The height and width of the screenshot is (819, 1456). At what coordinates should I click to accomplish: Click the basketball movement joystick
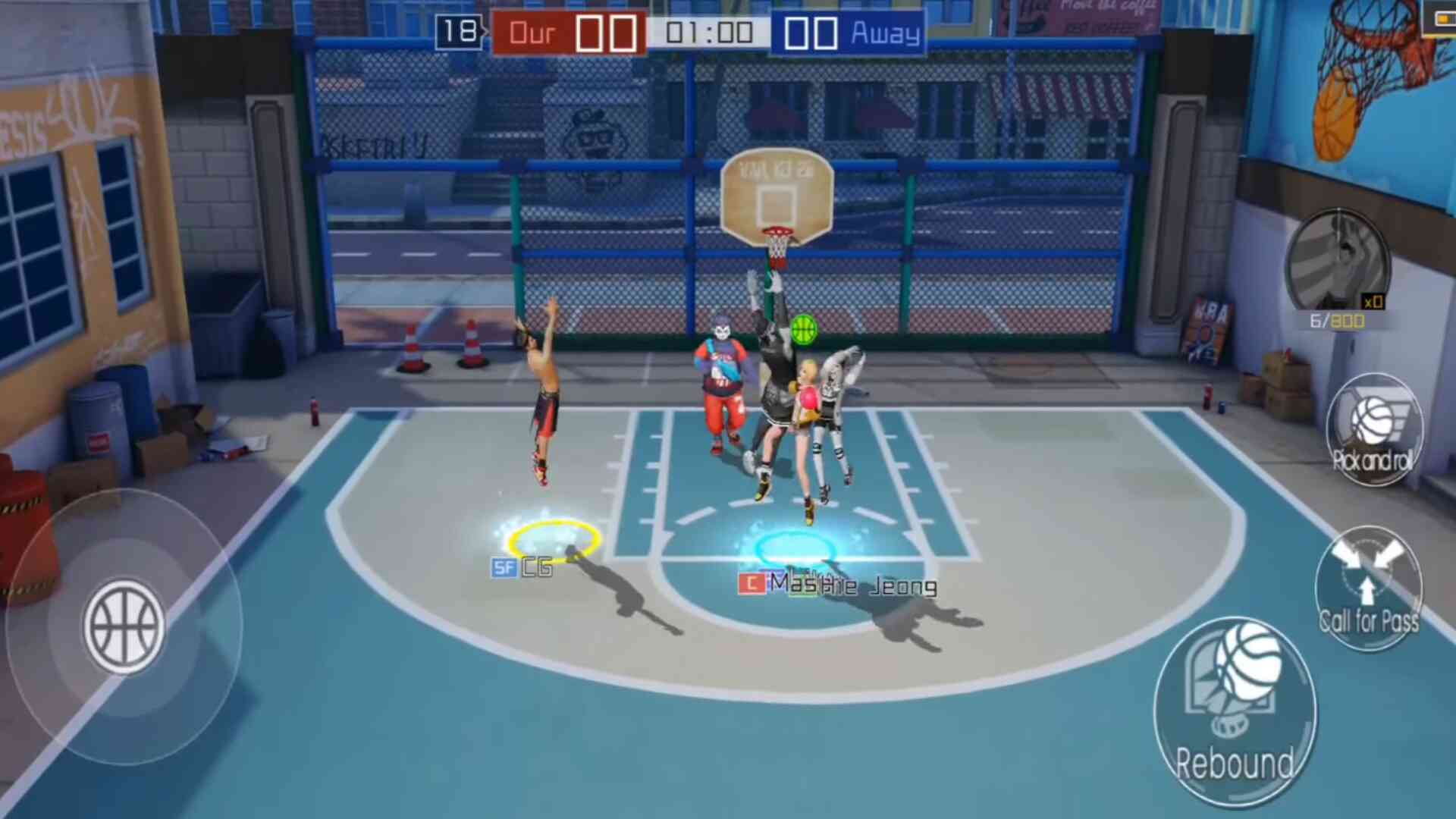(x=124, y=626)
